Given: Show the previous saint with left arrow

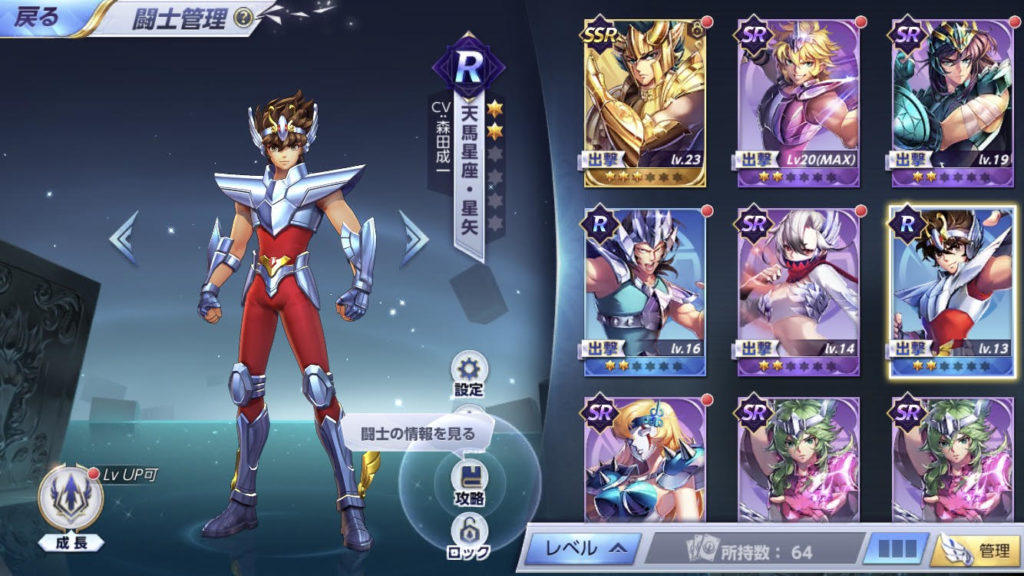Looking at the screenshot, I should [122, 239].
